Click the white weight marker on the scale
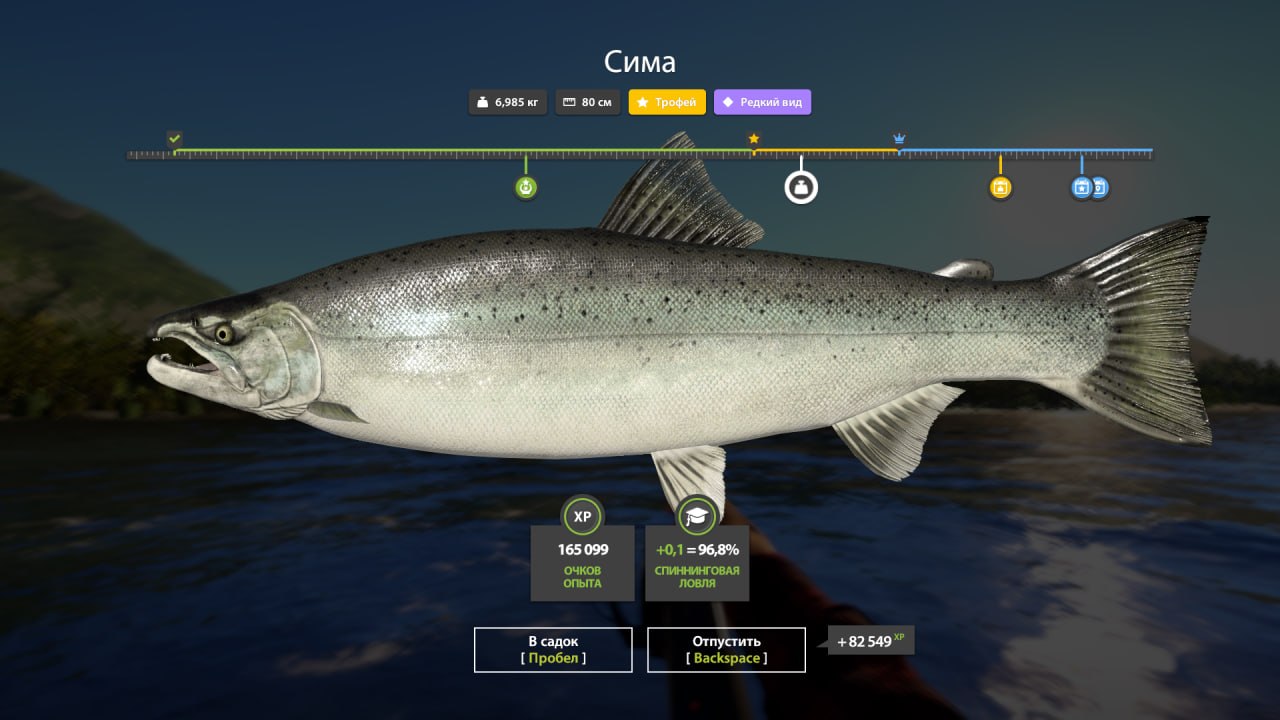 tap(801, 187)
